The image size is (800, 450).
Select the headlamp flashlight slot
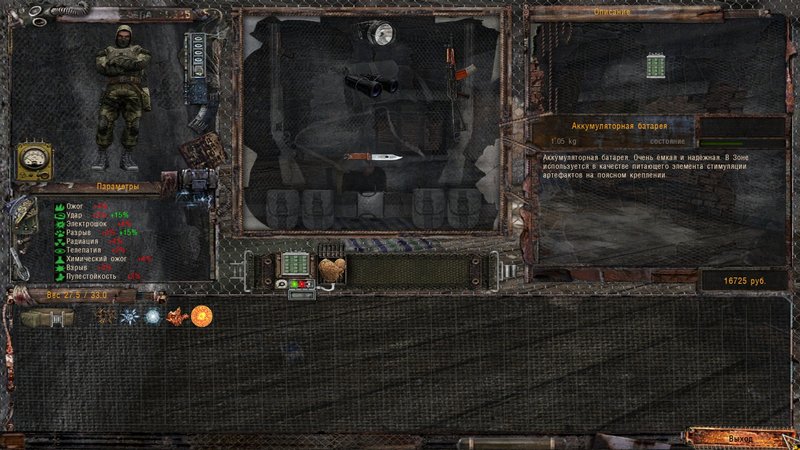[379, 35]
